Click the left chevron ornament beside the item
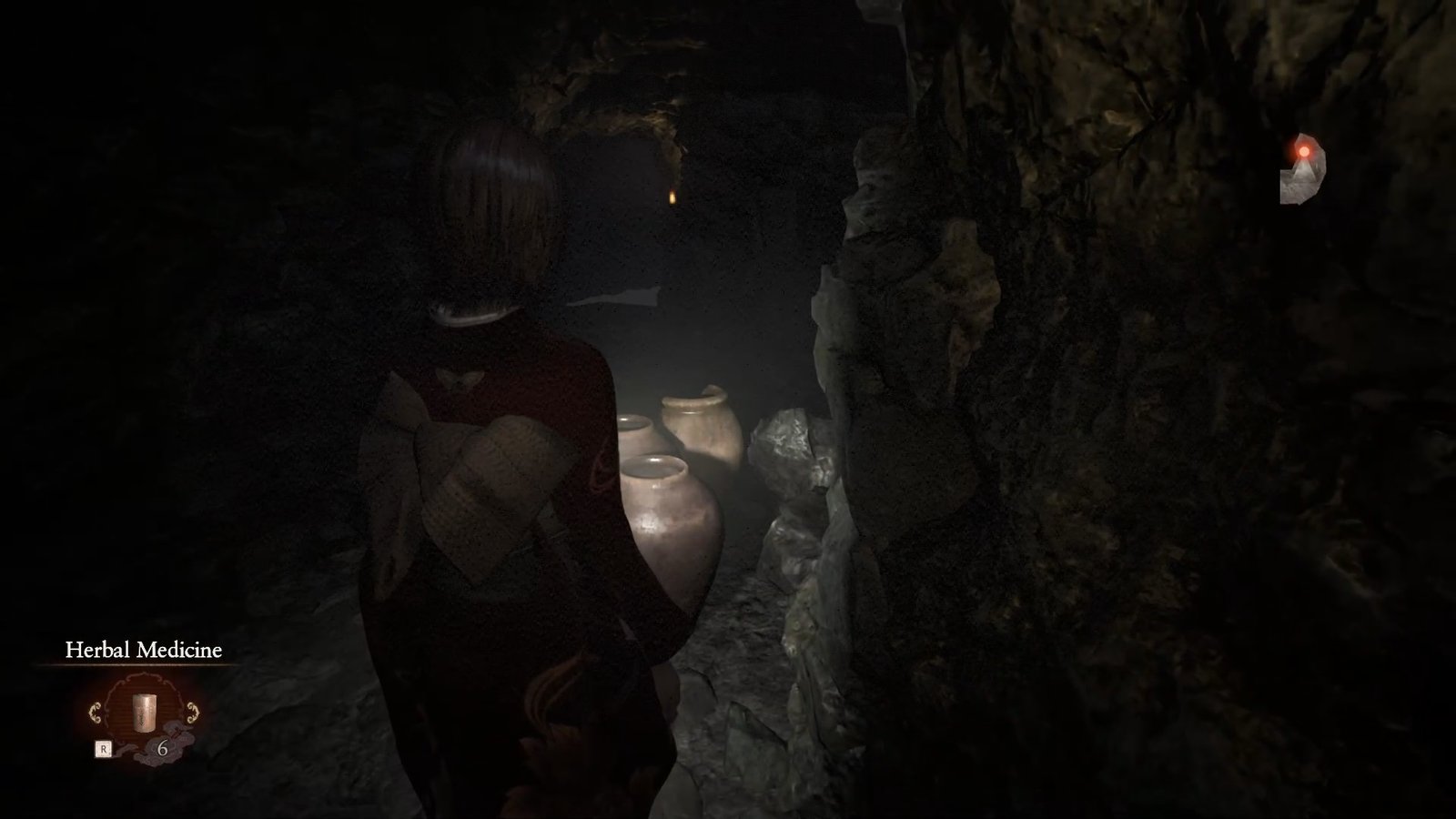 (96, 712)
